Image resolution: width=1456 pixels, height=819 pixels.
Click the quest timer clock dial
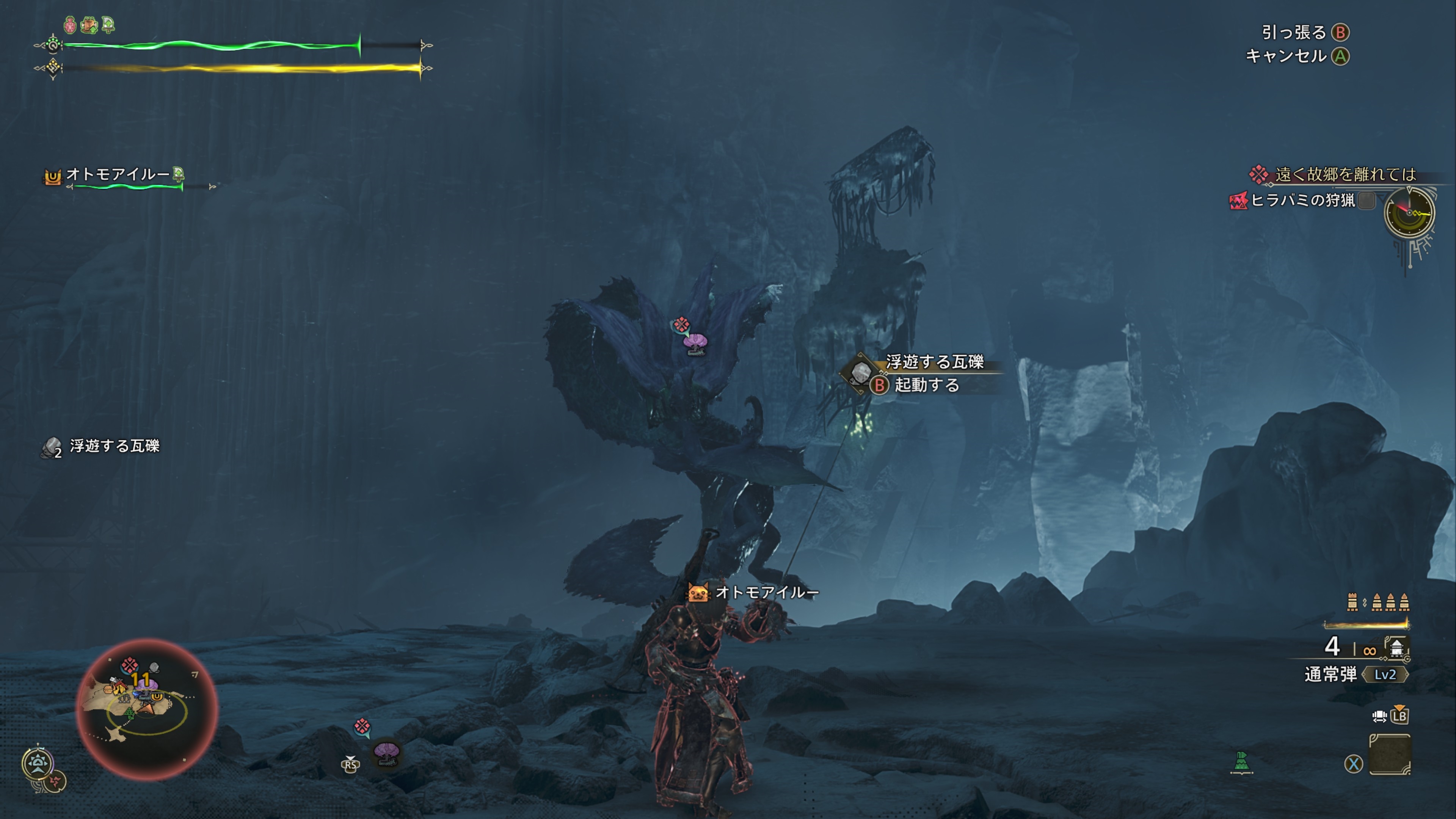[1409, 212]
